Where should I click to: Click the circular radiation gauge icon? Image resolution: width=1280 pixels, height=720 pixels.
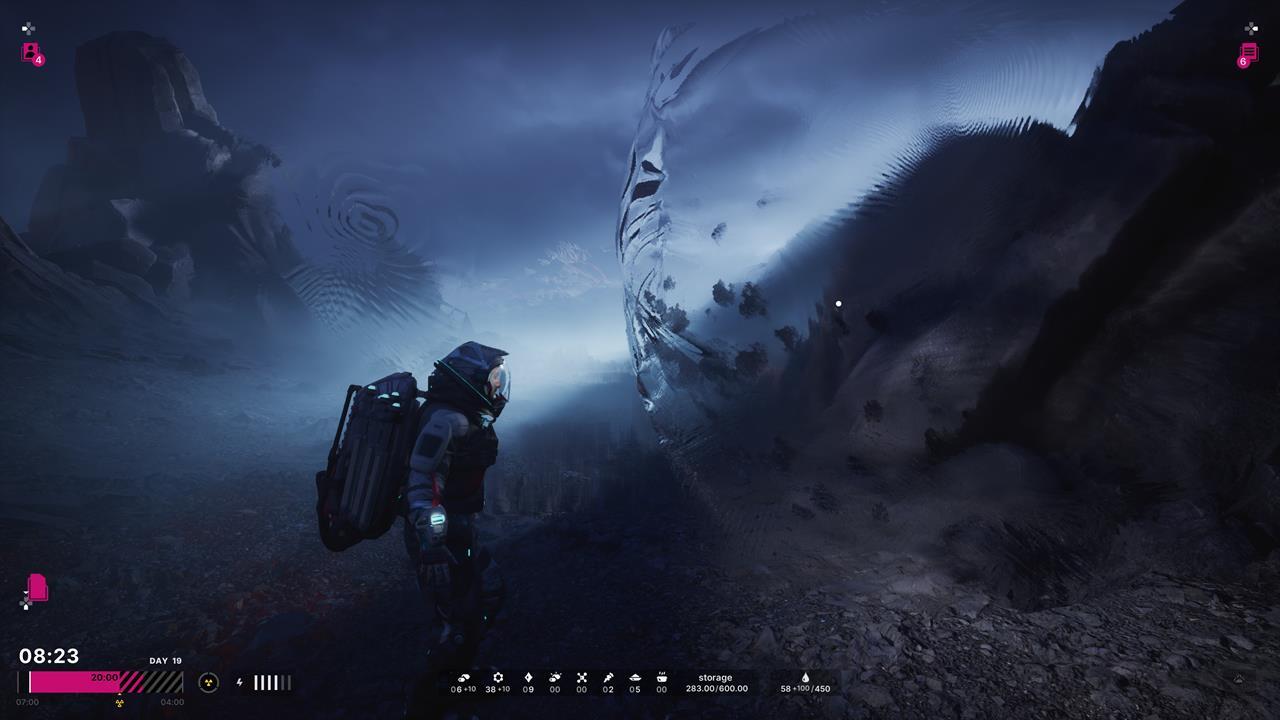208,682
